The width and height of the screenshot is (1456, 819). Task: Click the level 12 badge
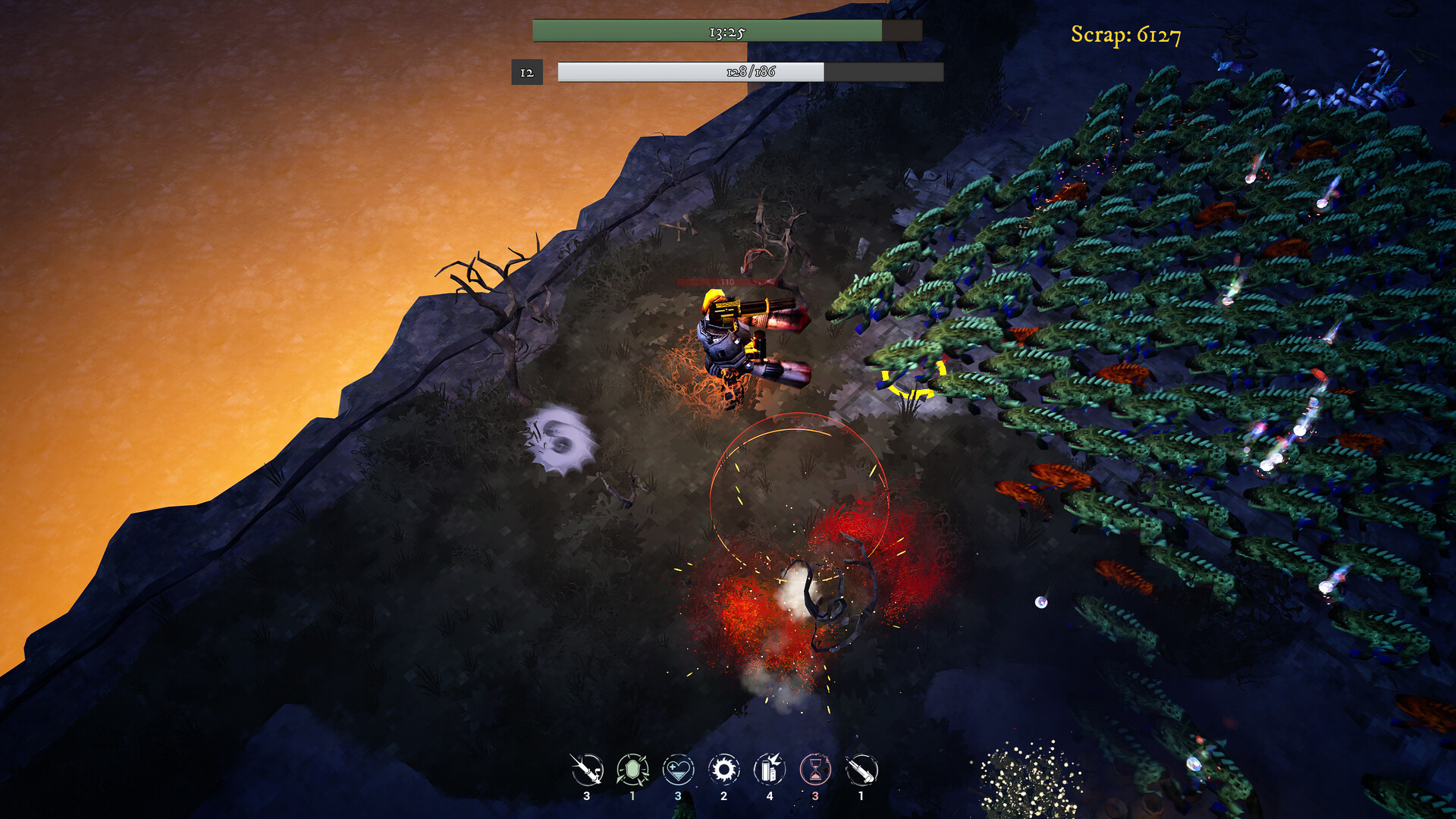[x=527, y=74]
